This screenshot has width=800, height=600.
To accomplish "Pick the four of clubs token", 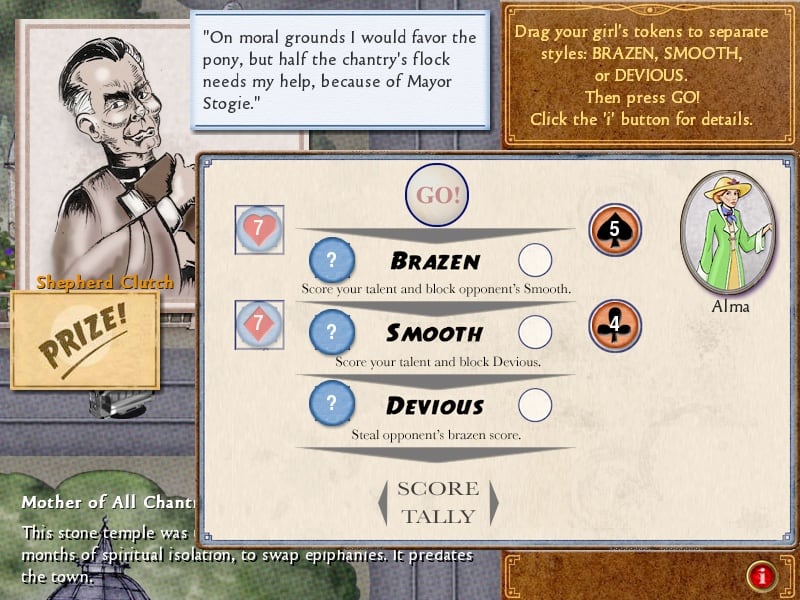I will point(614,325).
